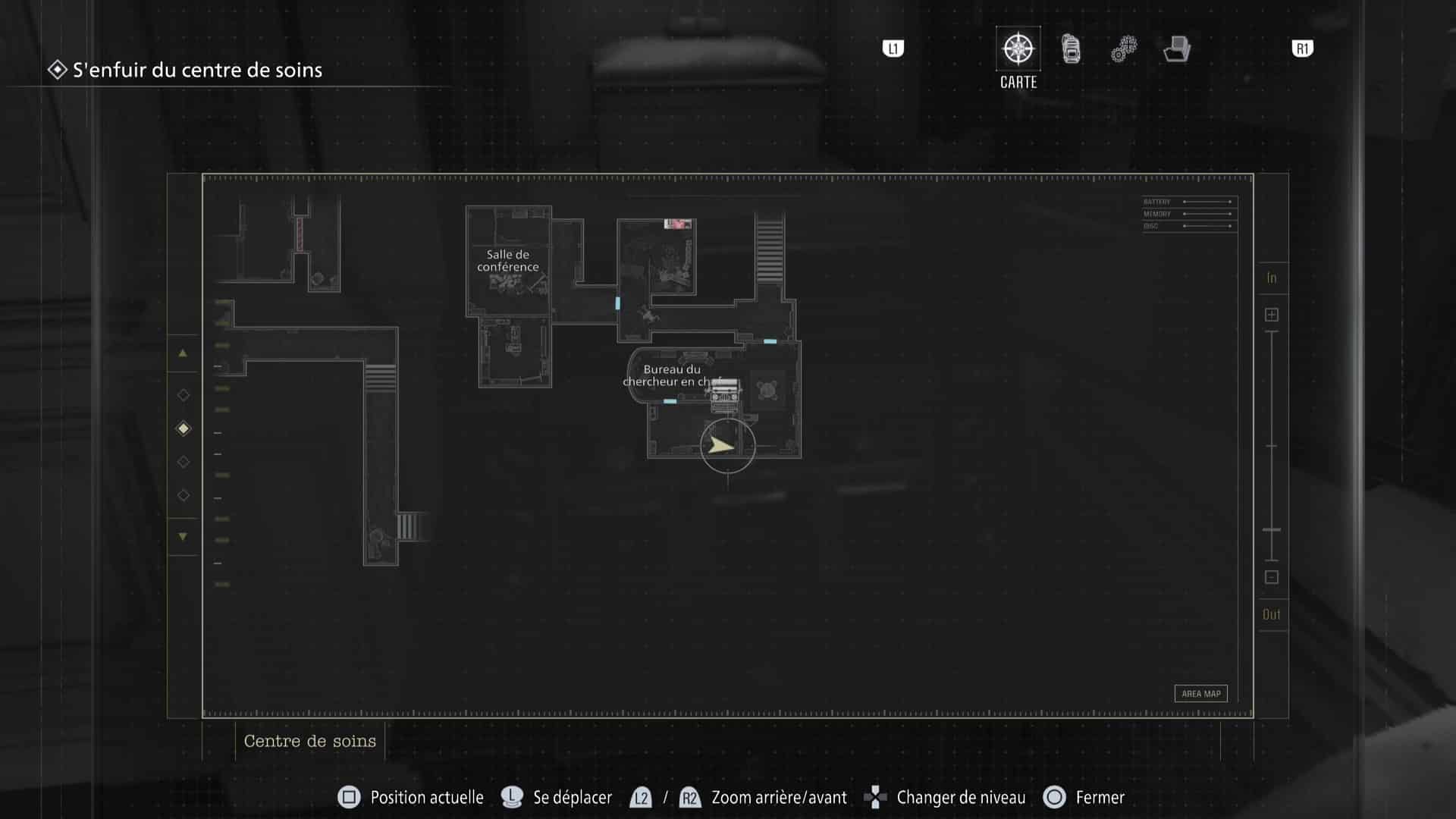This screenshot has width=1456, height=819.
Task: Select the bottom floor level diamond
Action: pyautogui.click(x=183, y=494)
